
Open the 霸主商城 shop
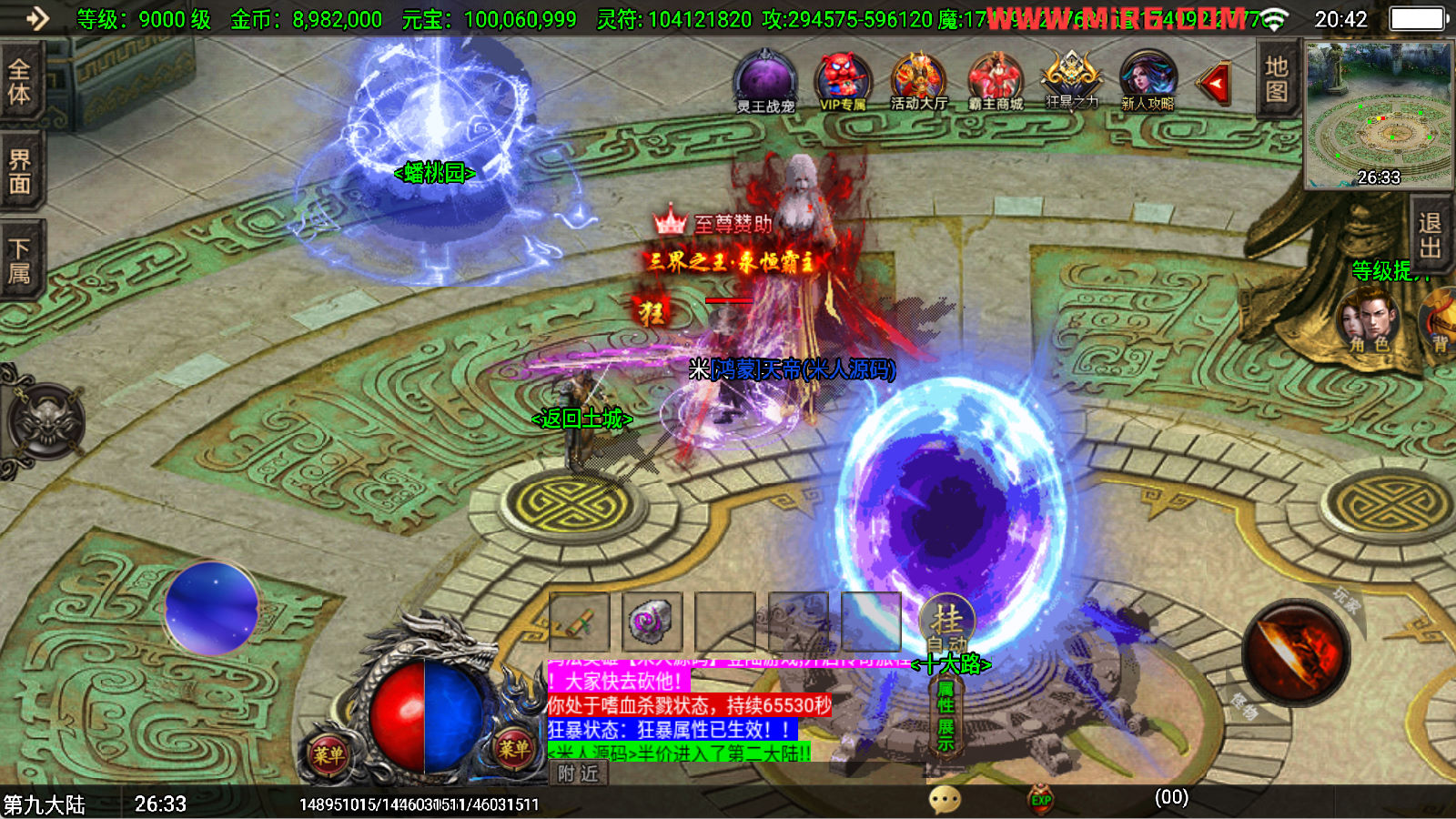pos(996,83)
